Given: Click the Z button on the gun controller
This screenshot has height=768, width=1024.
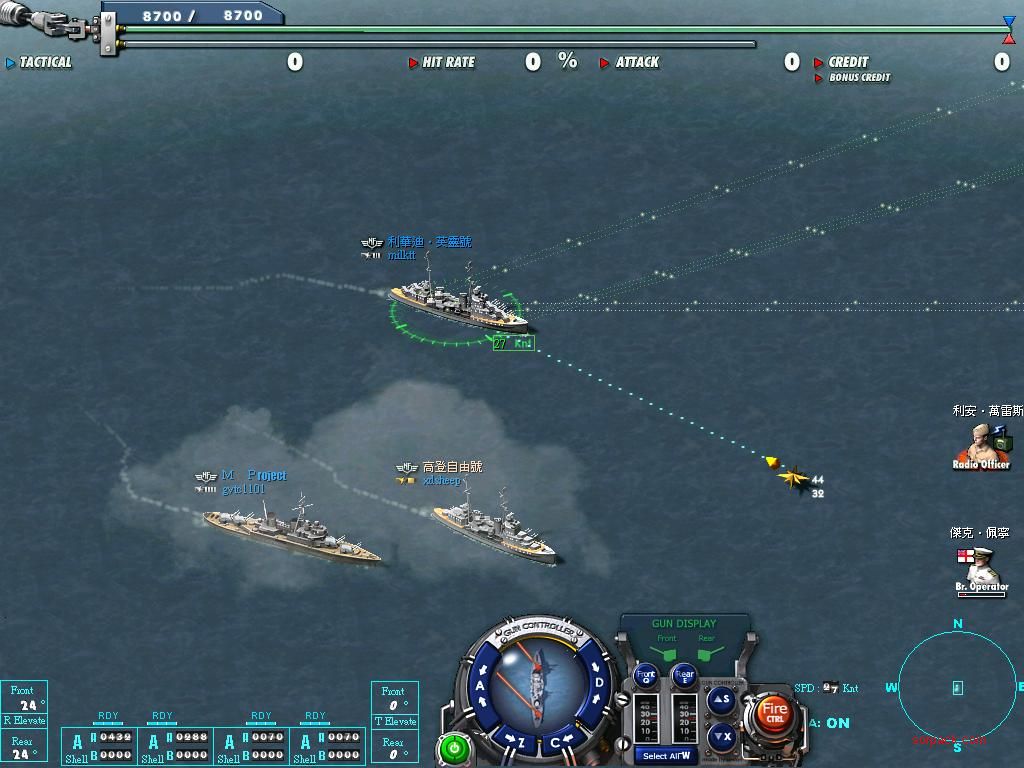Looking at the screenshot, I should coord(521,742).
